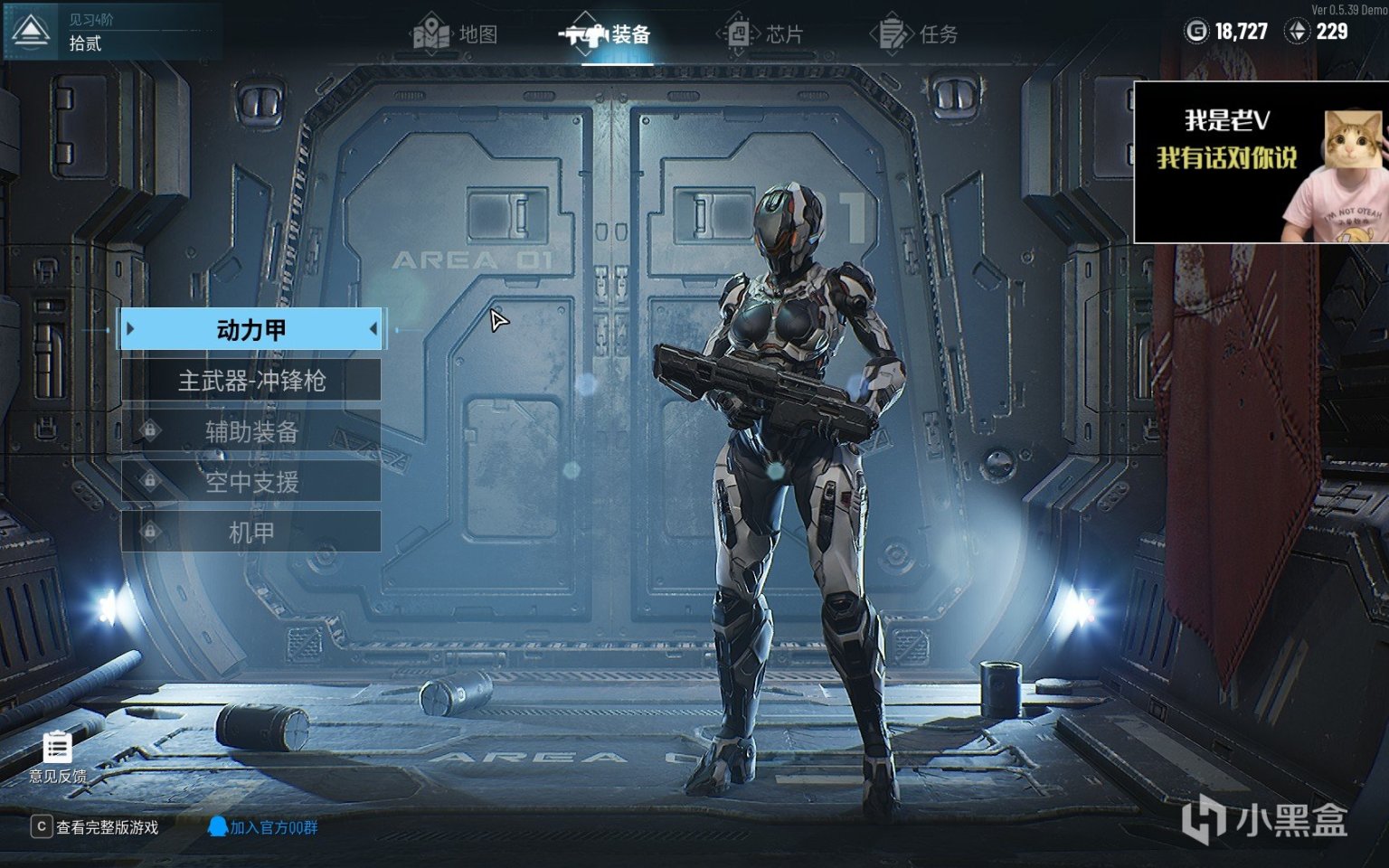The image size is (1389, 868).
Task: Choose the locked 空中支援 air support entry
Action: click(251, 482)
